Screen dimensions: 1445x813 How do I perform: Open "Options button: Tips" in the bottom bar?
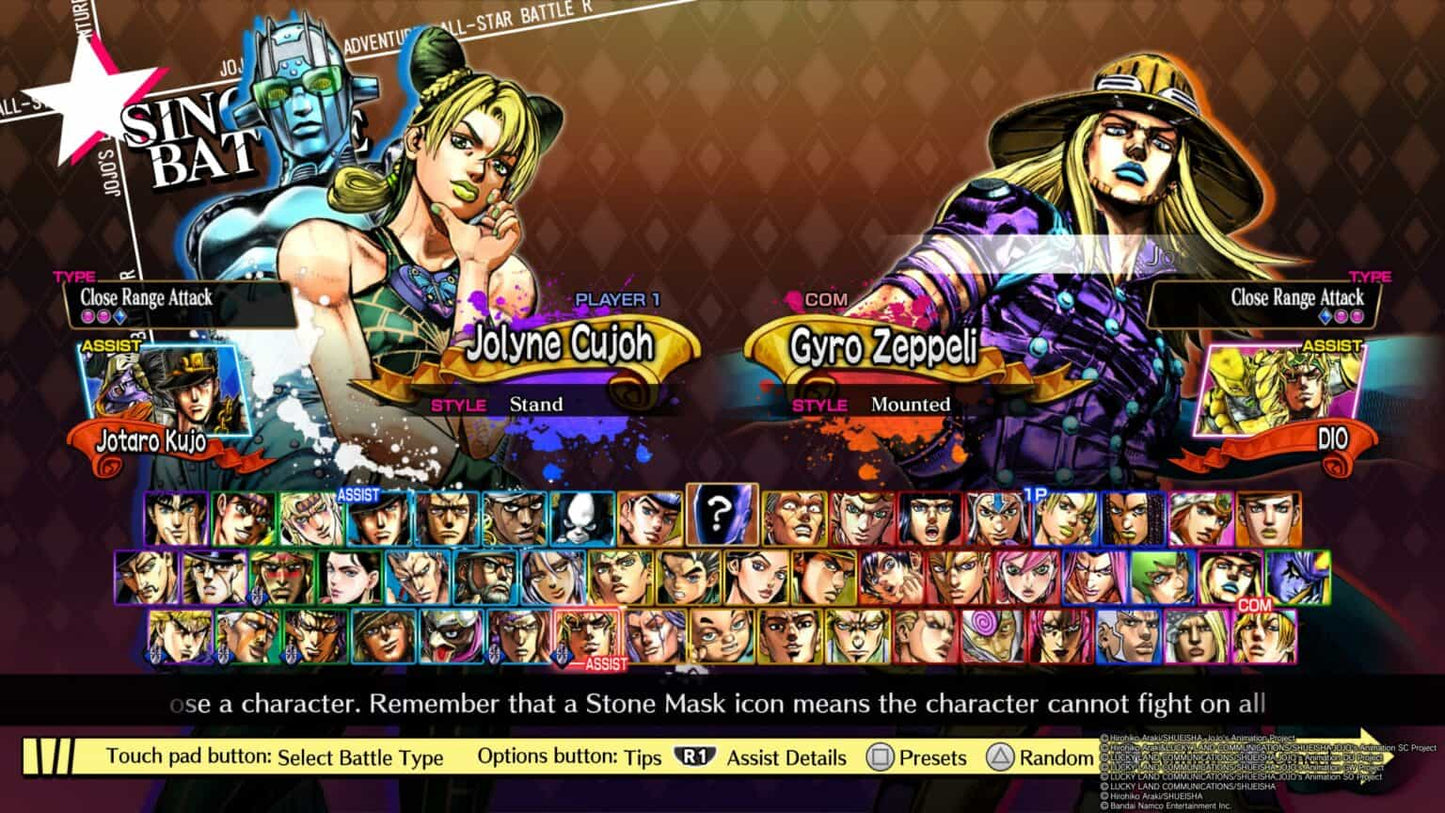570,758
